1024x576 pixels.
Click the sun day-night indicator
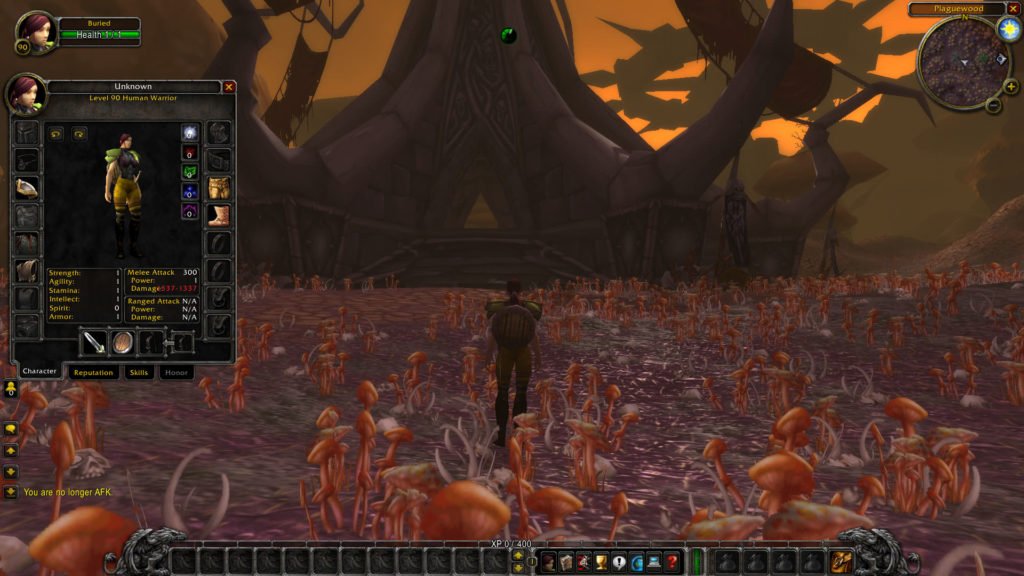point(1008,29)
